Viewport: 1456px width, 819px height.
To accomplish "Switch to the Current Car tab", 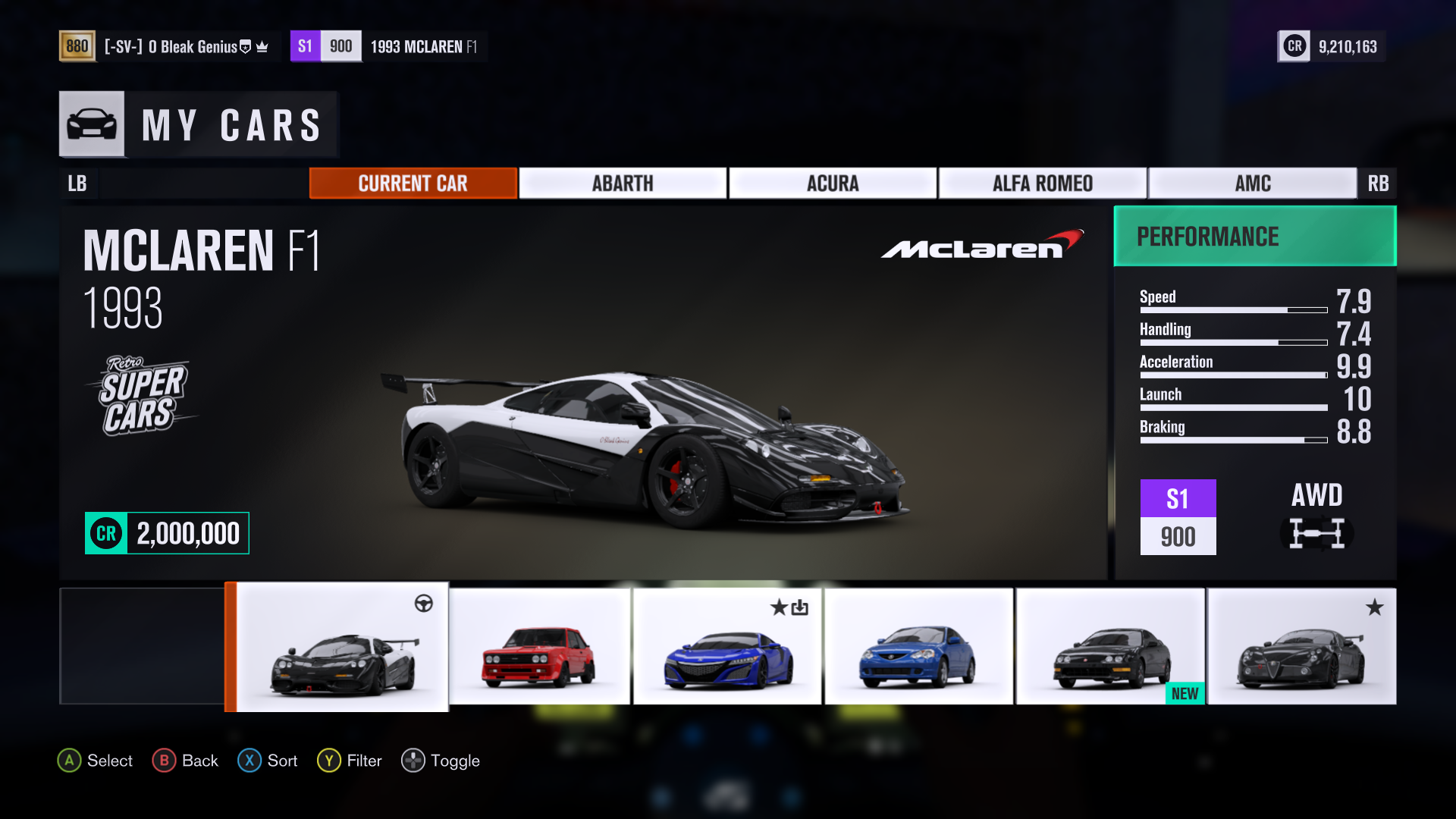I will pyautogui.click(x=413, y=184).
